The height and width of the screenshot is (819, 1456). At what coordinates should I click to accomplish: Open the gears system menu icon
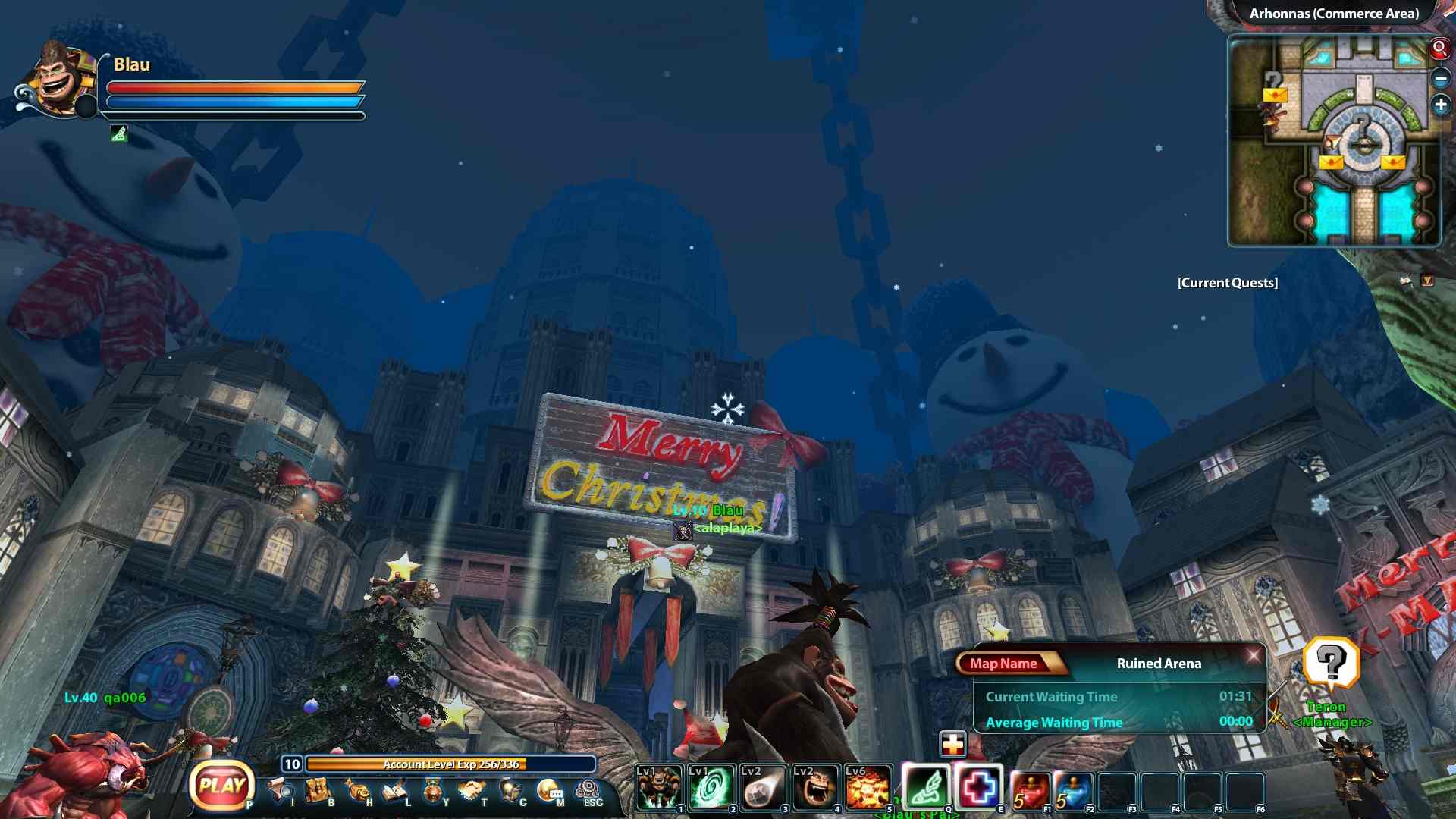(x=588, y=790)
